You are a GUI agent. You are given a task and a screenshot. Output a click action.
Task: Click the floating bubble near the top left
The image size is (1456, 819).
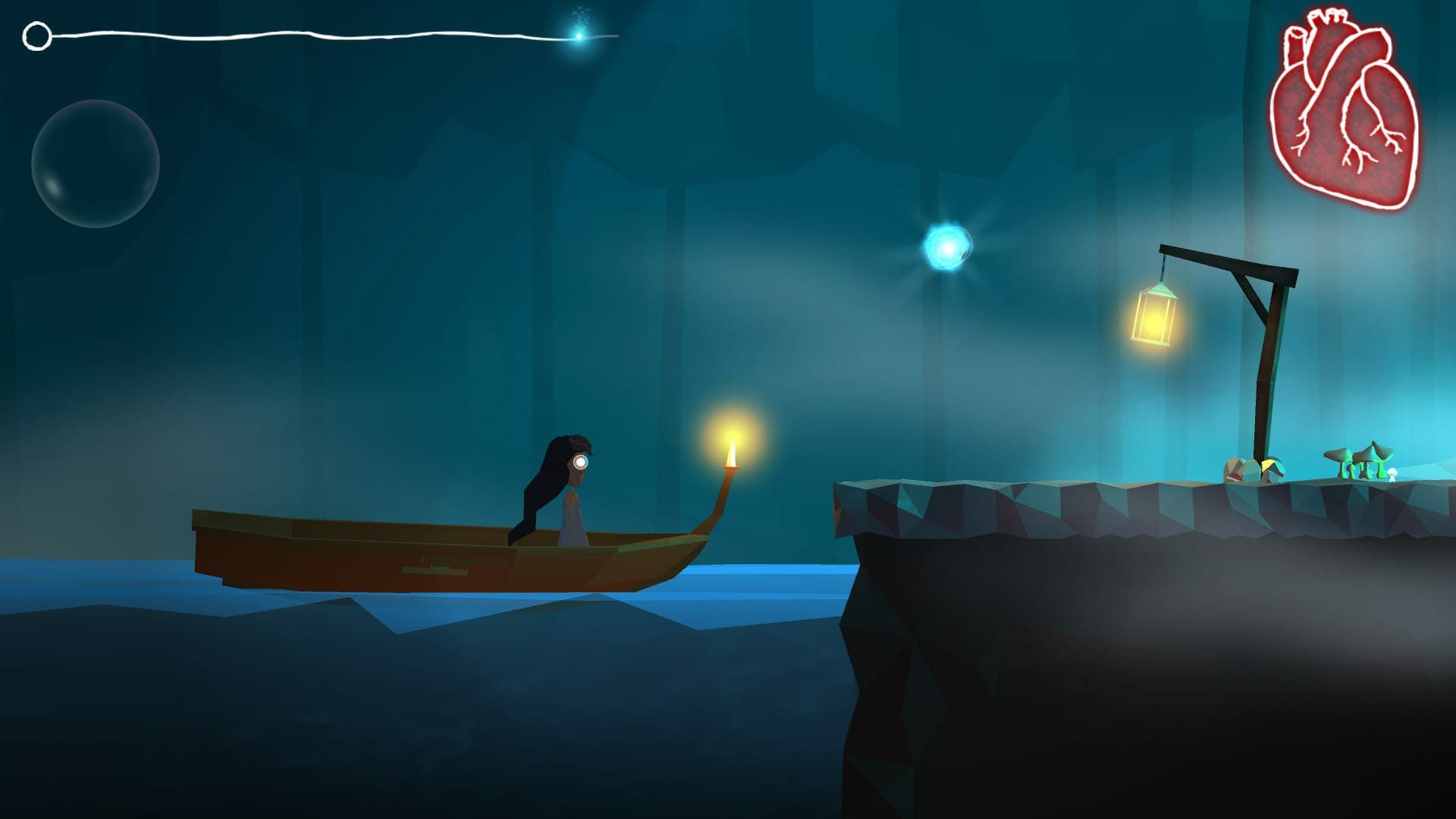[x=95, y=163]
